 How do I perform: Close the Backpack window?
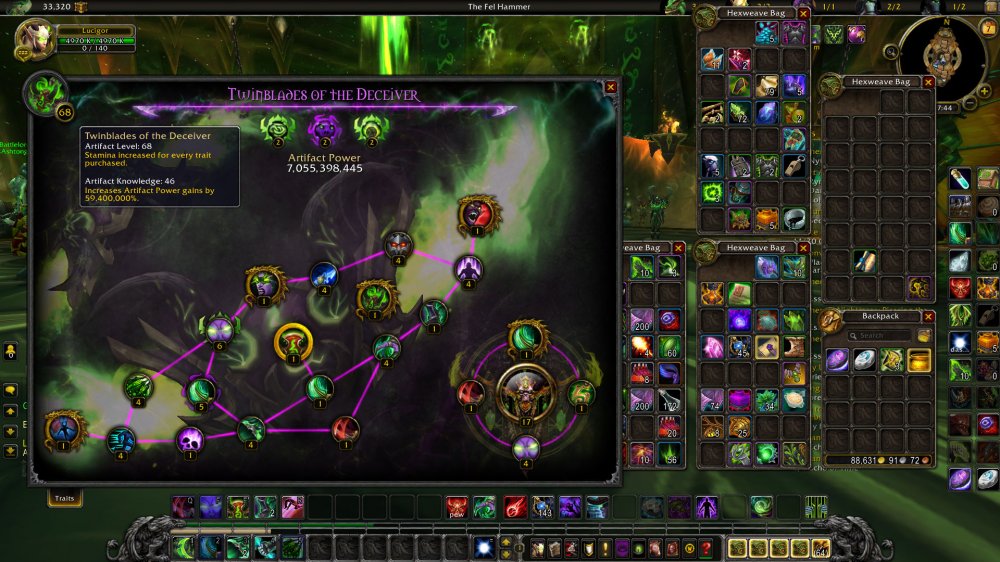pos(928,316)
